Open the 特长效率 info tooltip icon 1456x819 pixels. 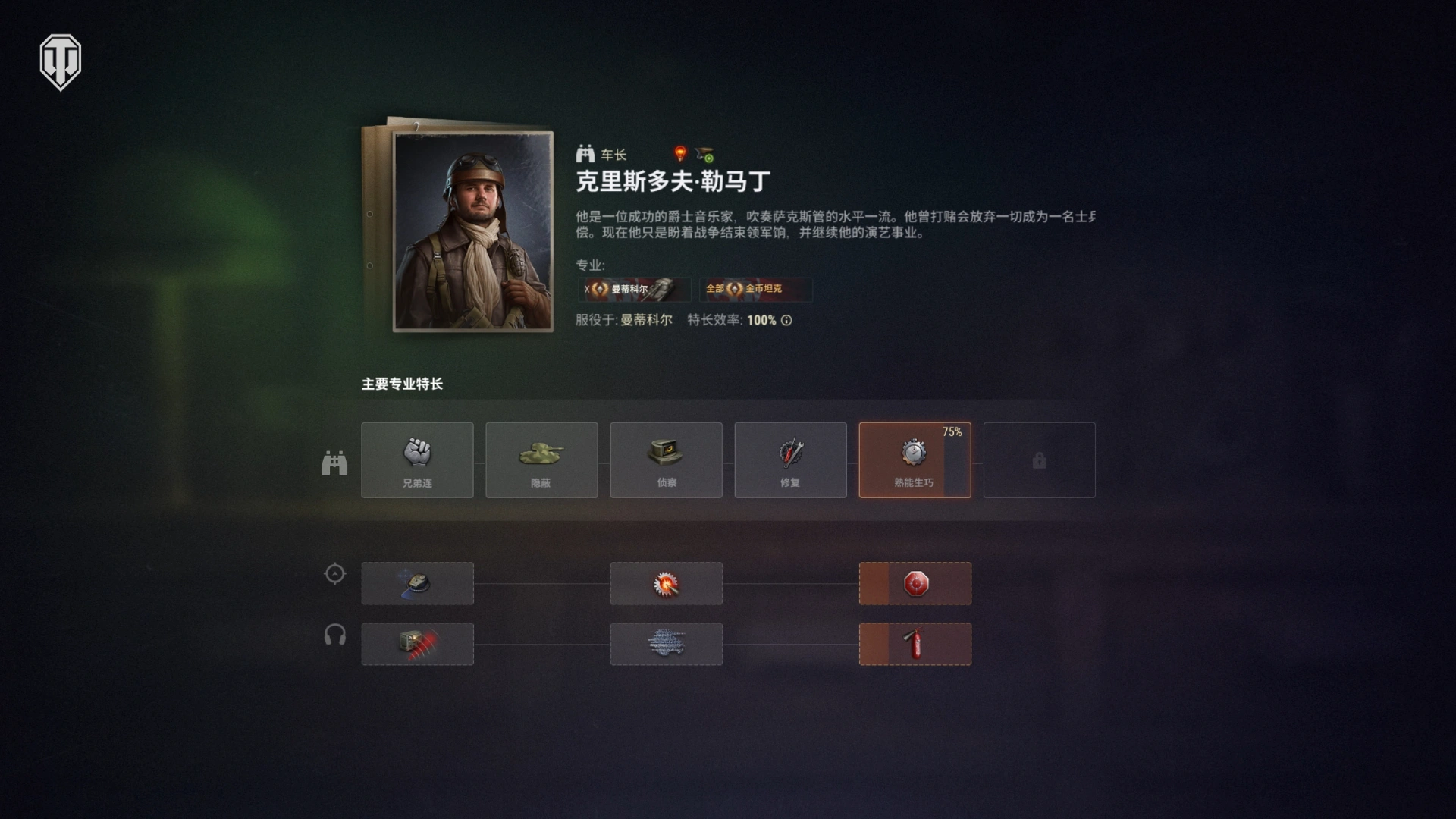coord(785,320)
